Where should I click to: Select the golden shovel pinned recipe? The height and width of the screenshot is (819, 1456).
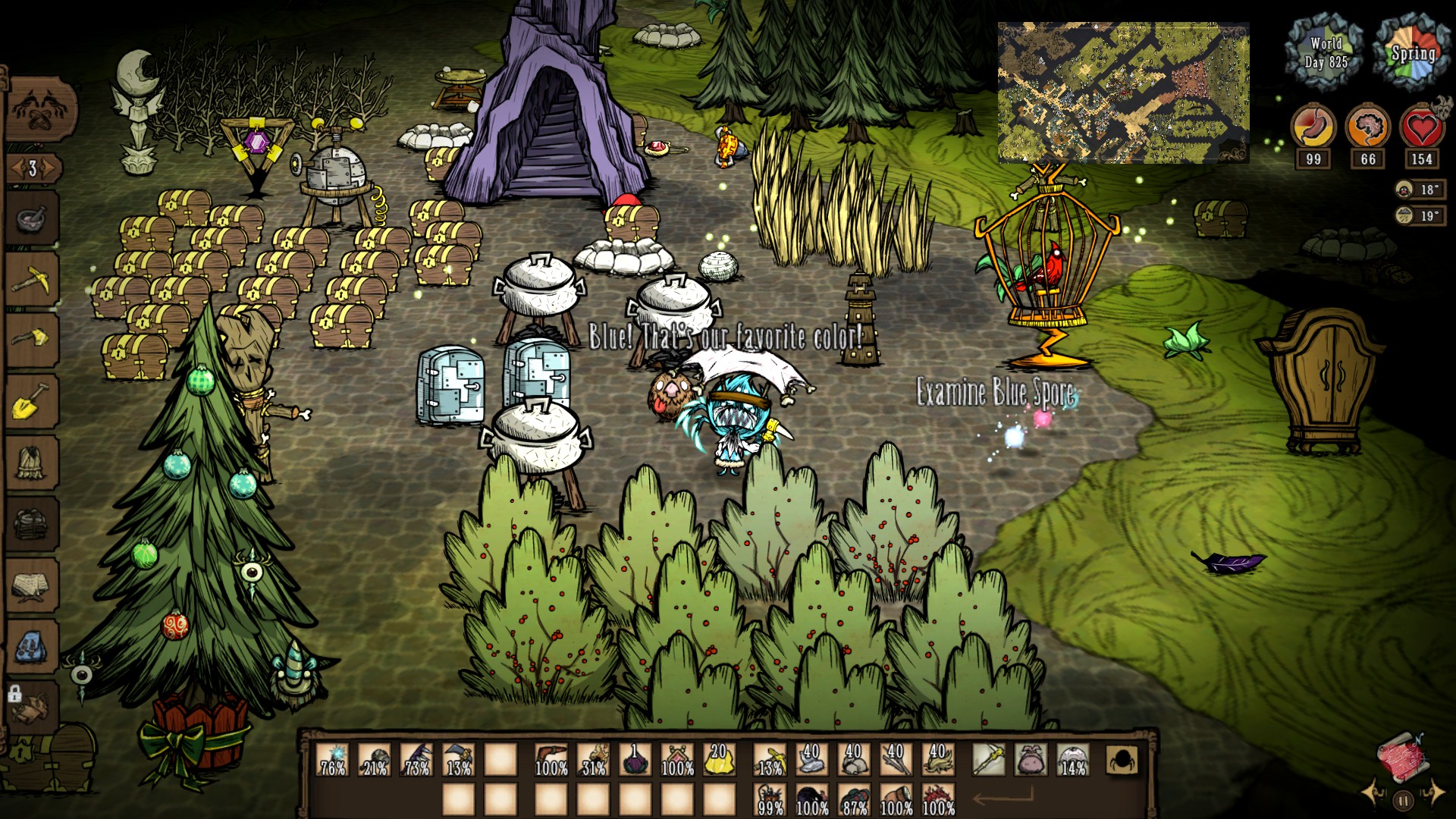pos(33,400)
